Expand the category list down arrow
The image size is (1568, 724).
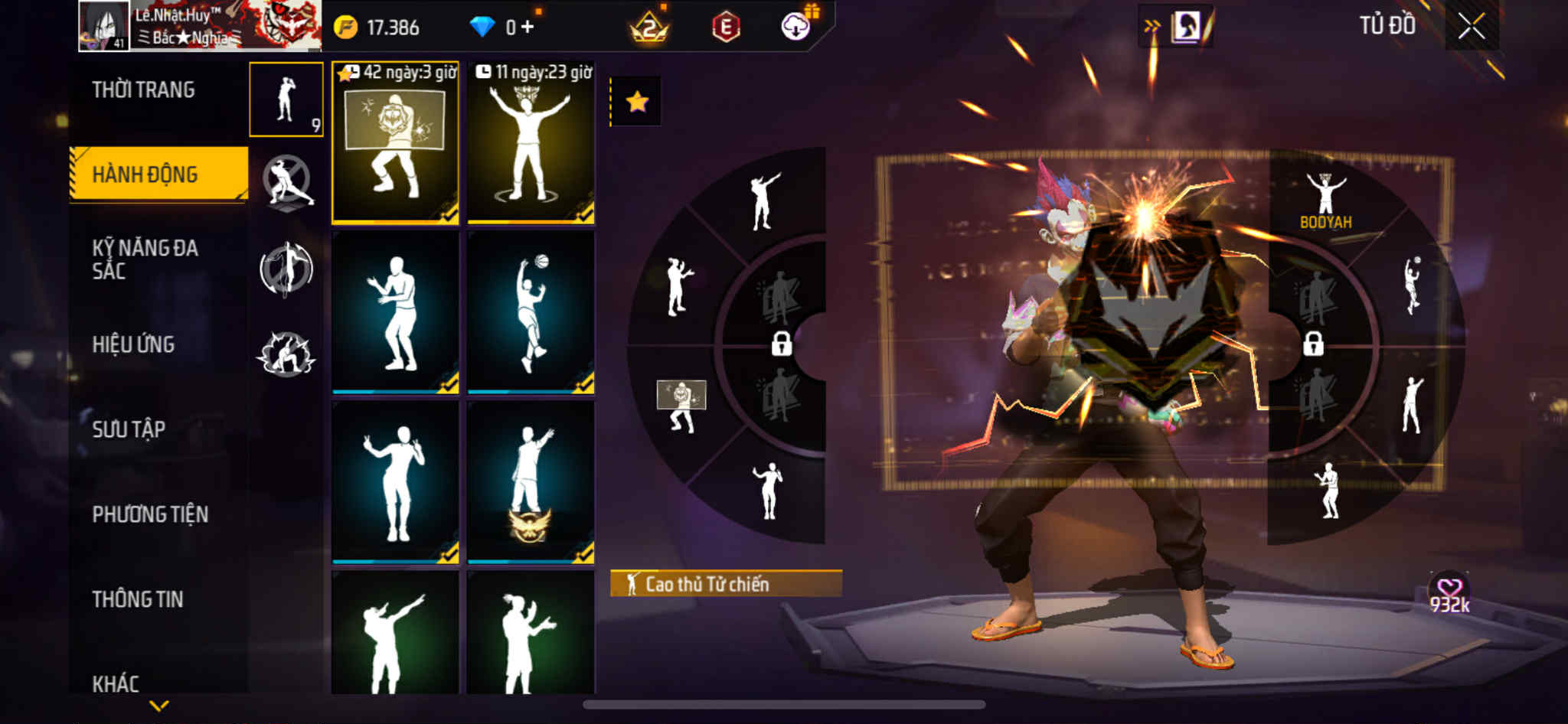point(159,705)
